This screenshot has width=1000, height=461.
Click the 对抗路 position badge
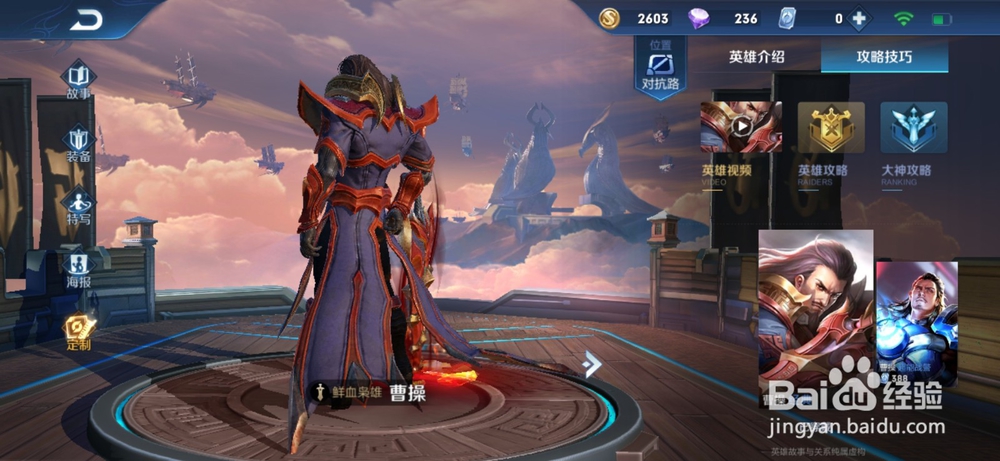point(660,68)
